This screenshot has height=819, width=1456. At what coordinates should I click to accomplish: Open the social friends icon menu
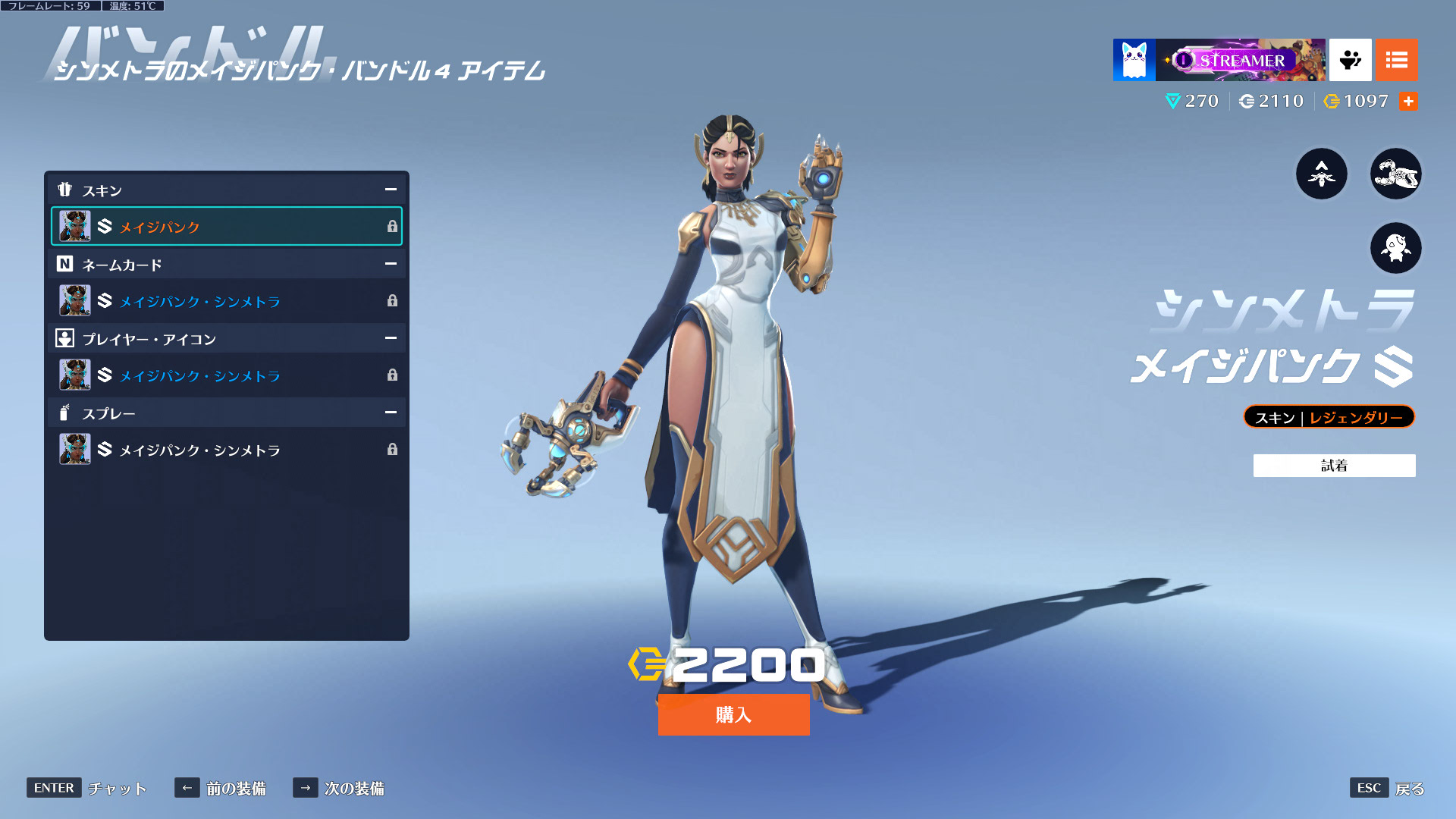tap(1350, 60)
